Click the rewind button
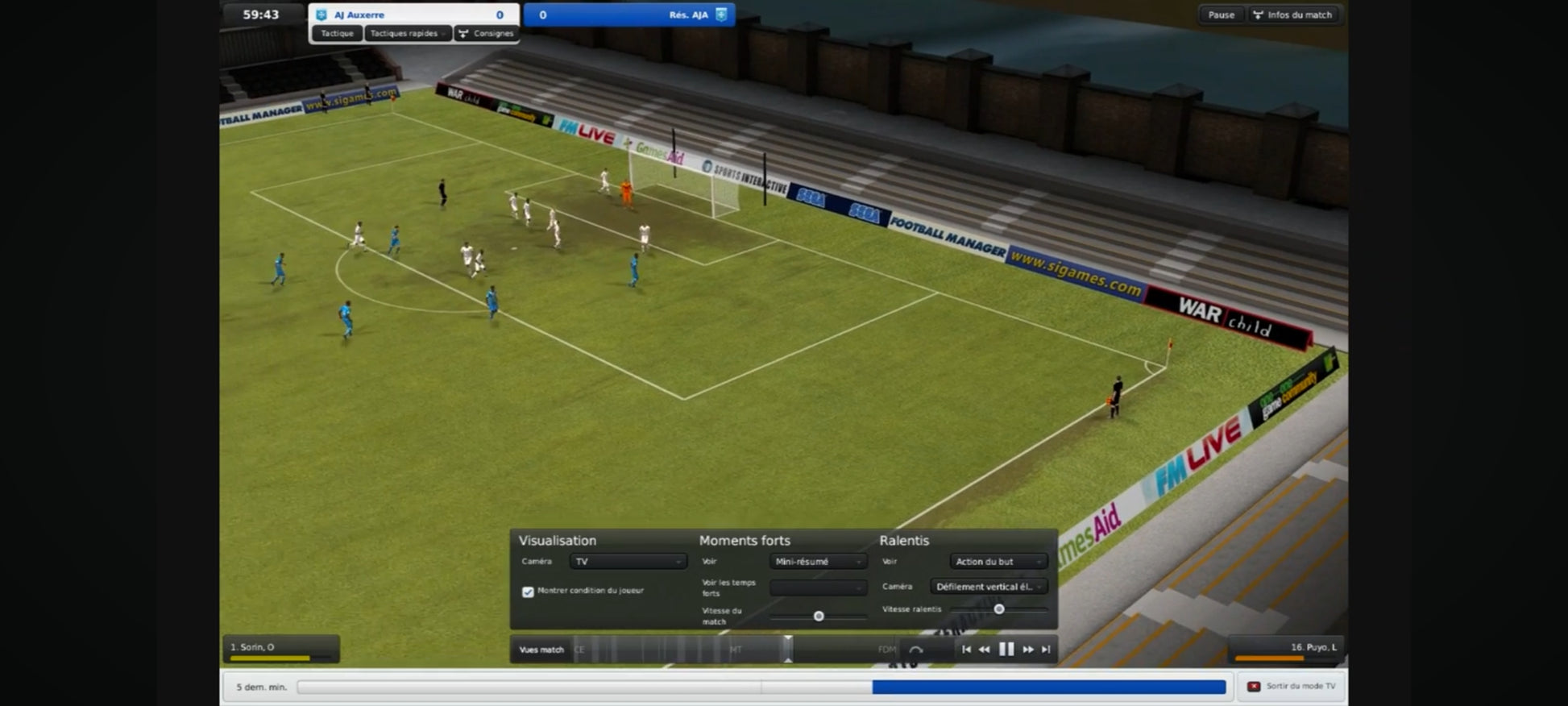 pyautogui.click(x=984, y=650)
